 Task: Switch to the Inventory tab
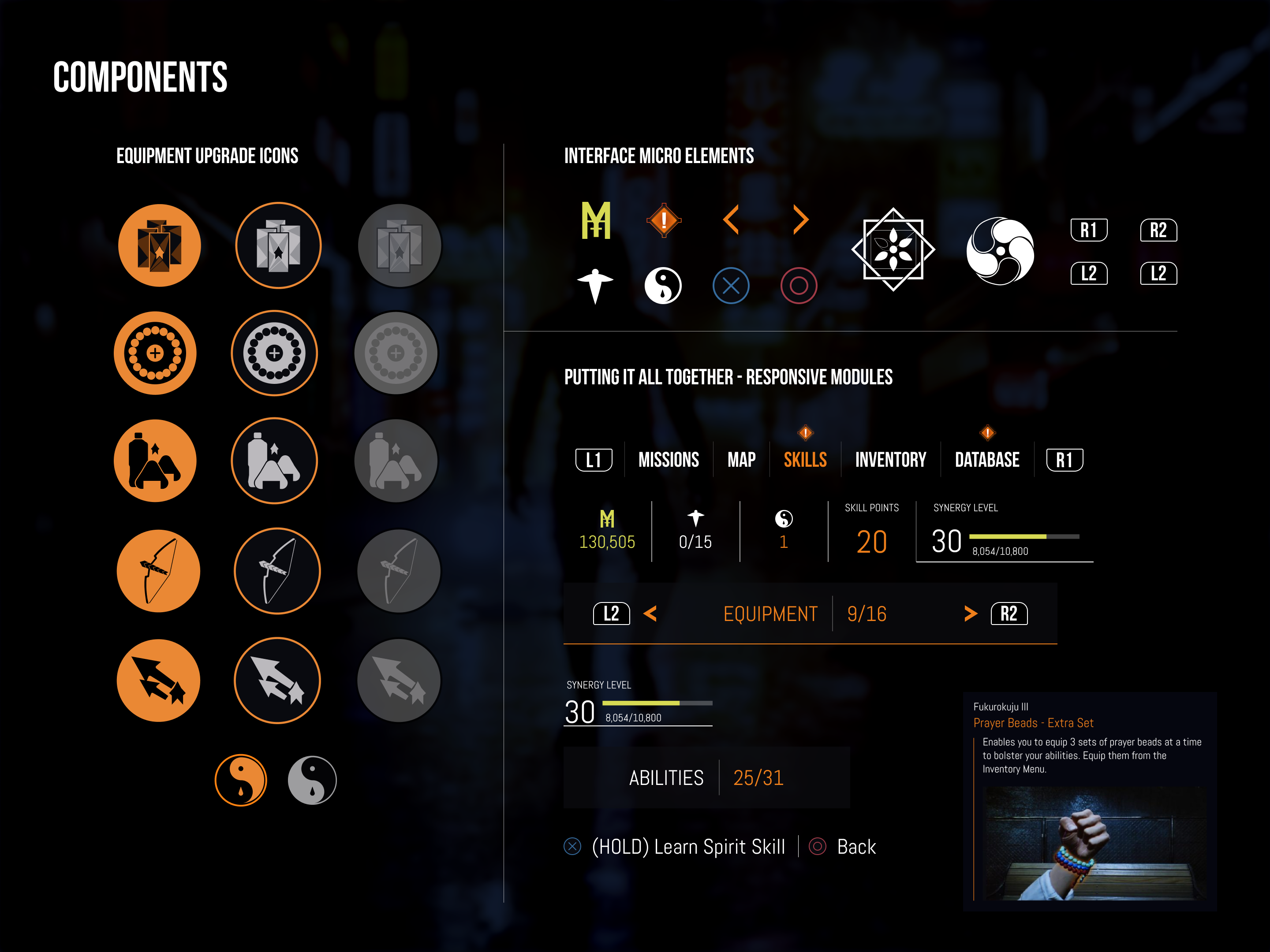pyautogui.click(x=890, y=459)
